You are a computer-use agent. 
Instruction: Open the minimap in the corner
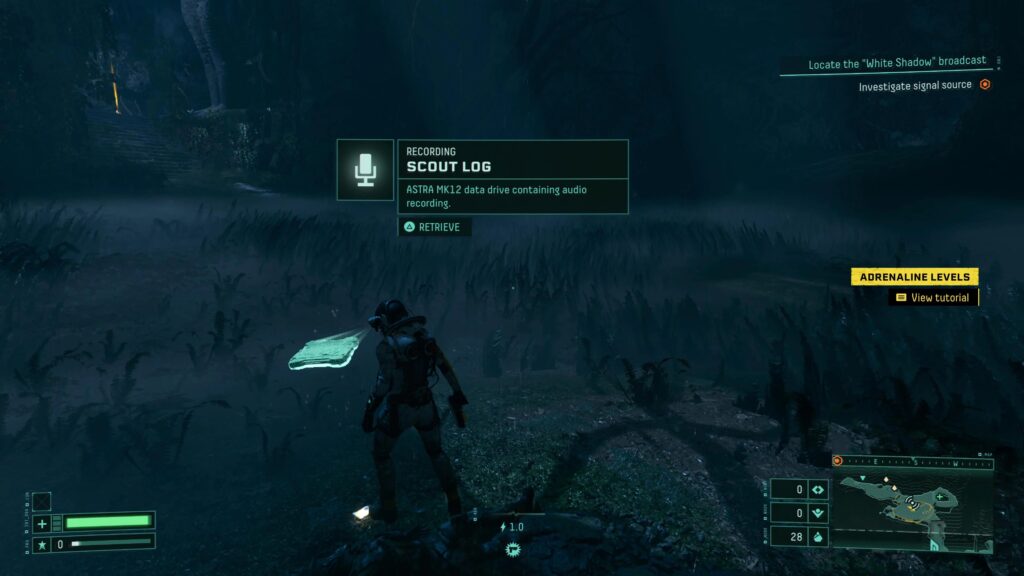[912, 504]
